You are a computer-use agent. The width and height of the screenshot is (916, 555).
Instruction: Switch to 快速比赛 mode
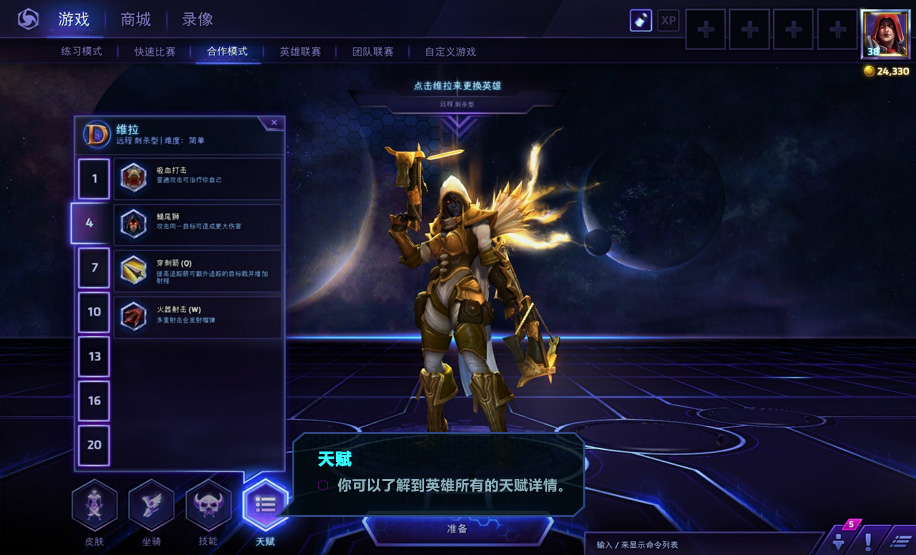pos(155,52)
